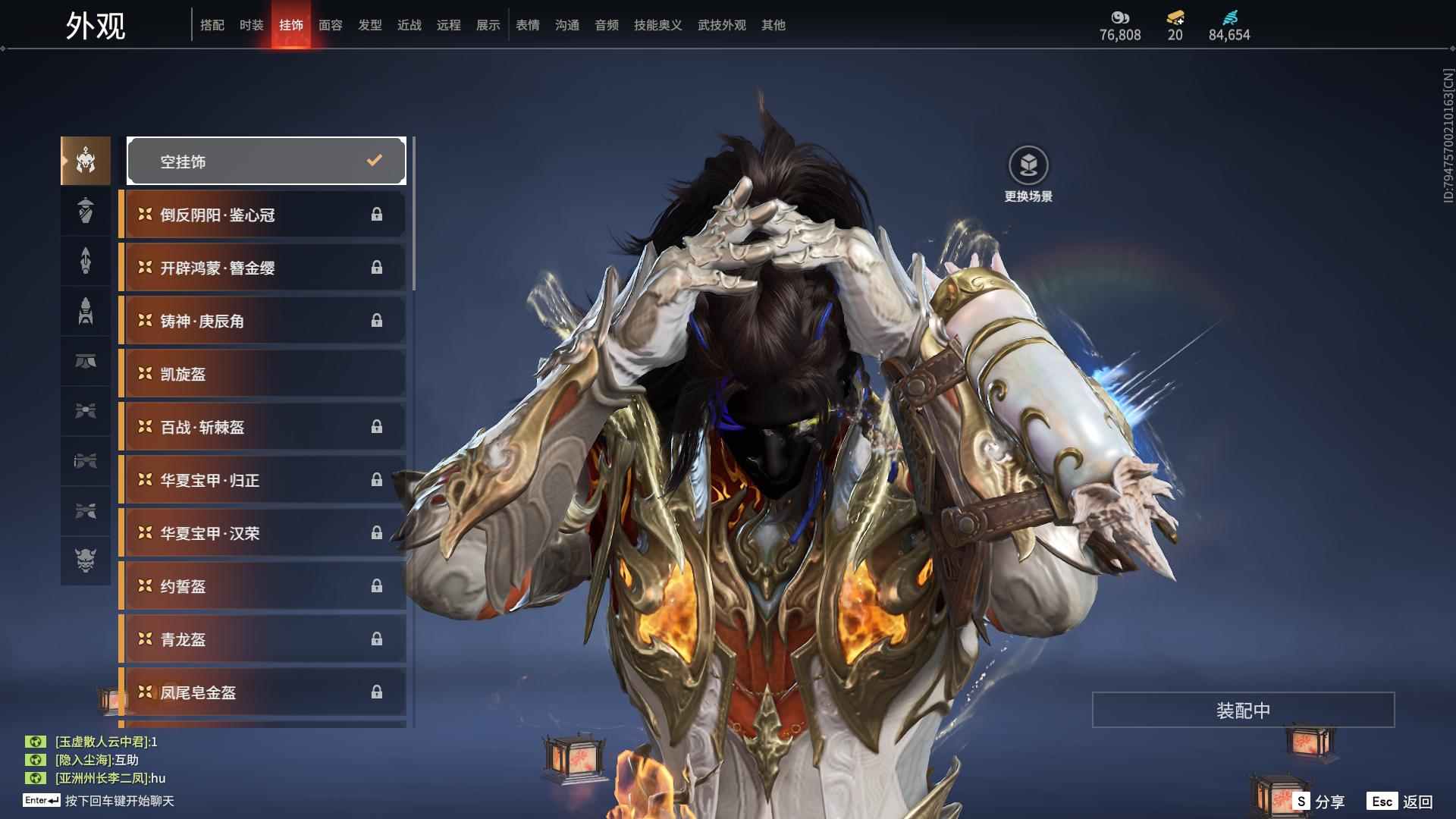Switch to the 武技外观 tab
The height and width of the screenshot is (819, 1456).
point(721,25)
